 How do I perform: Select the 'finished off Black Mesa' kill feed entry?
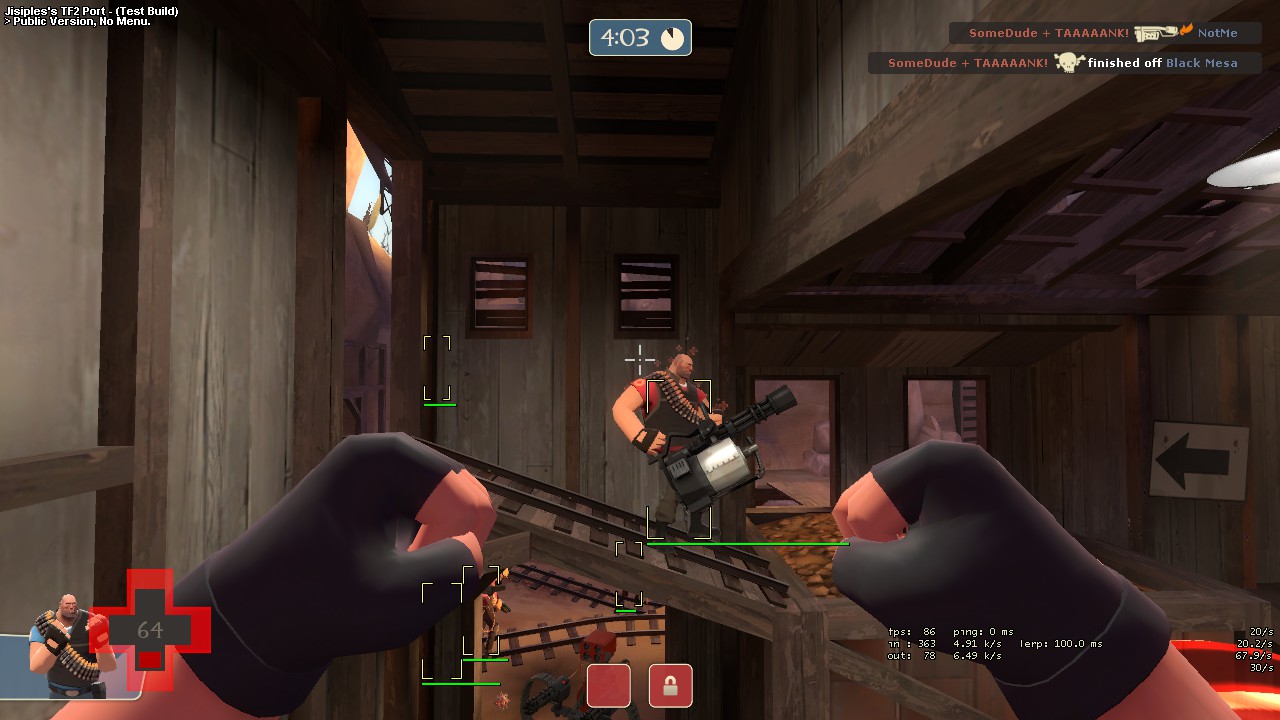[x=1064, y=63]
